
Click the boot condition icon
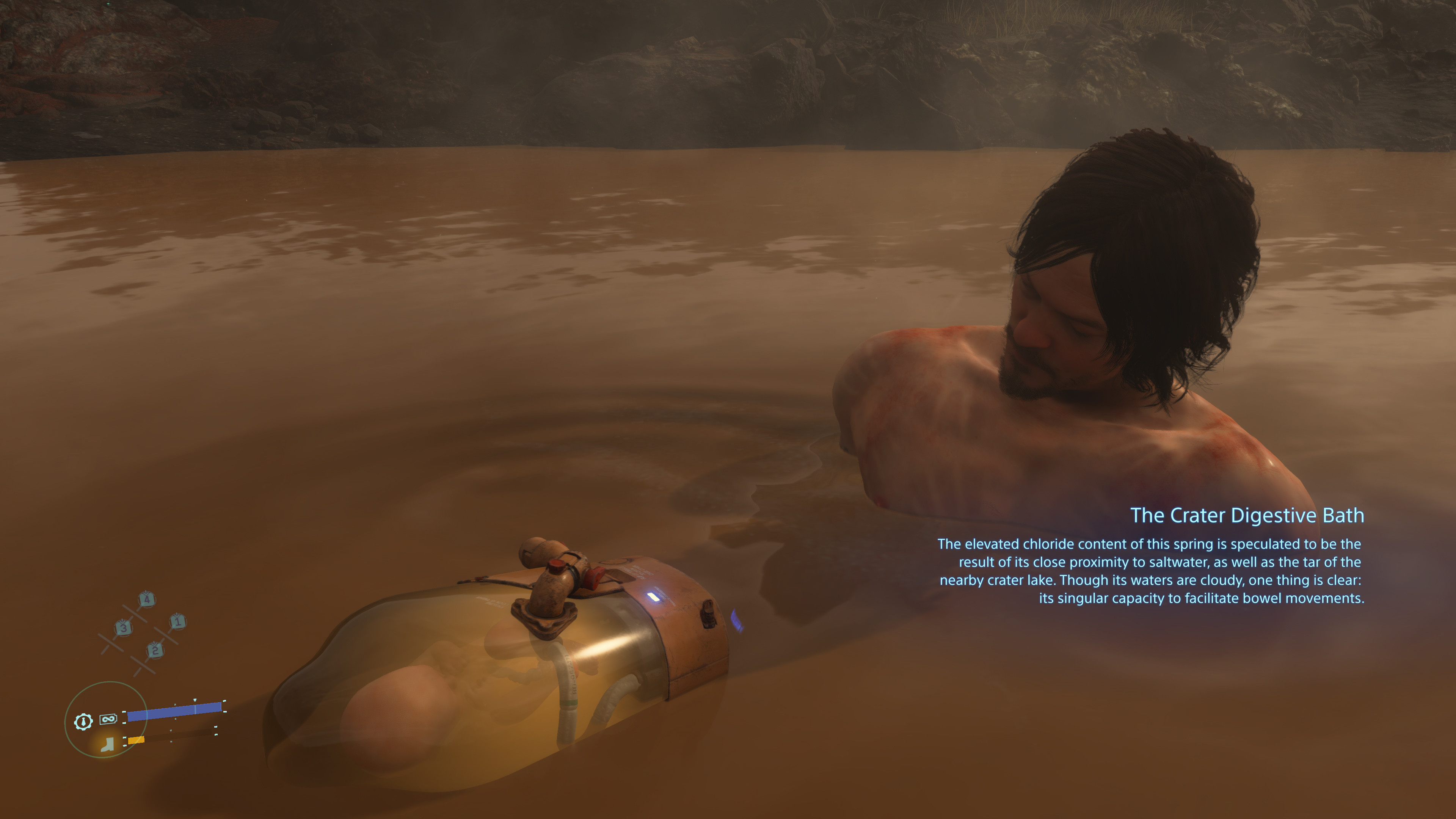[x=107, y=744]
